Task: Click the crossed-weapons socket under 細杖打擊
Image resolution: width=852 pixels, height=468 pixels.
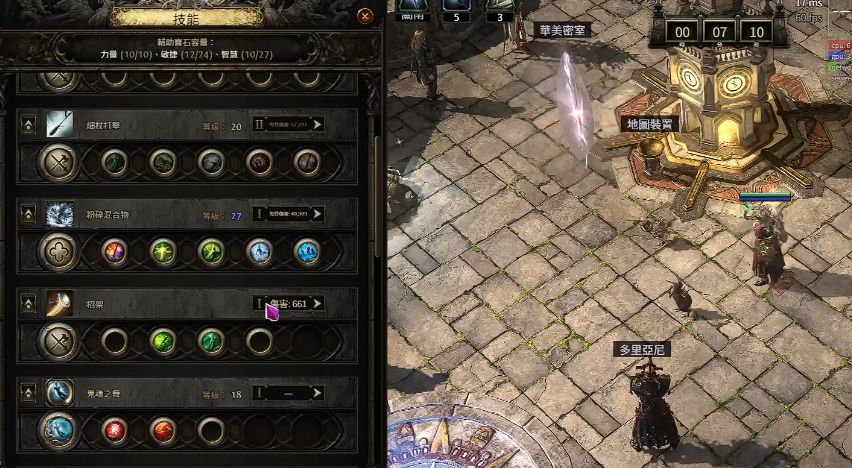Action: [59, 162]
